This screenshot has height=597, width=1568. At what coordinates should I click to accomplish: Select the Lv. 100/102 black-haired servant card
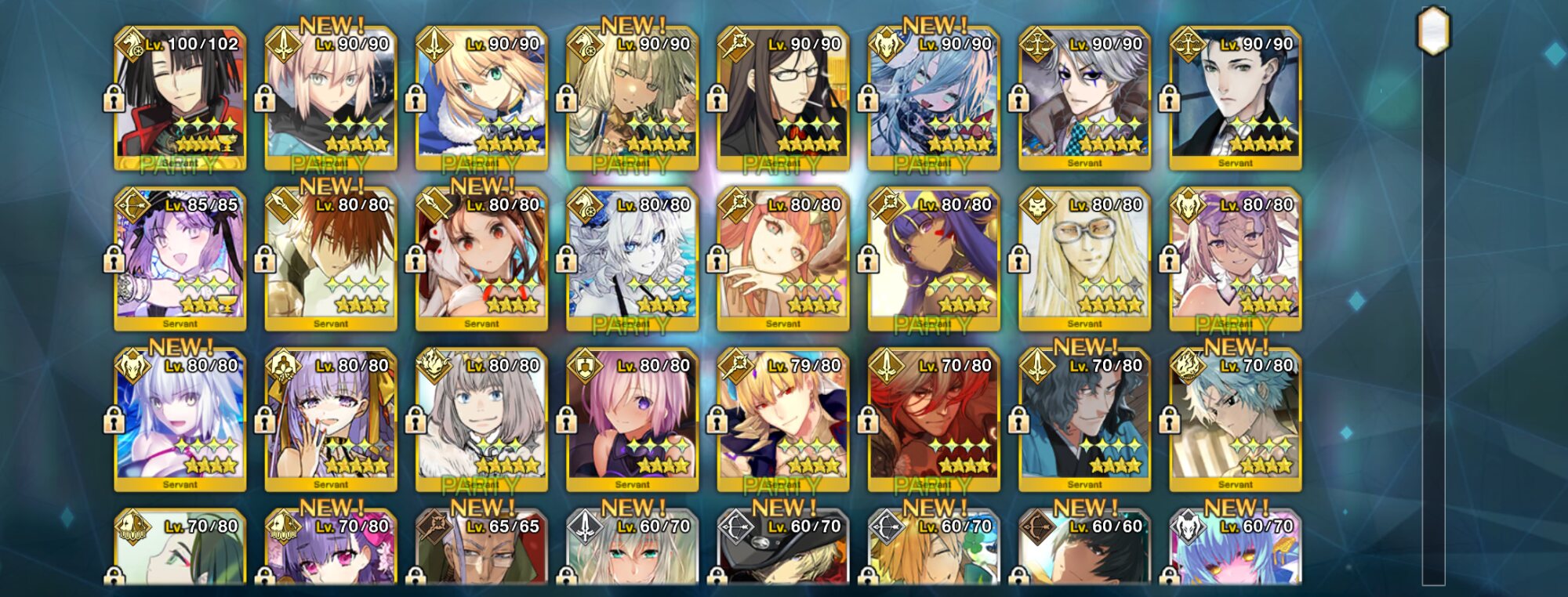pyautogui.click(x=180, y=98)
